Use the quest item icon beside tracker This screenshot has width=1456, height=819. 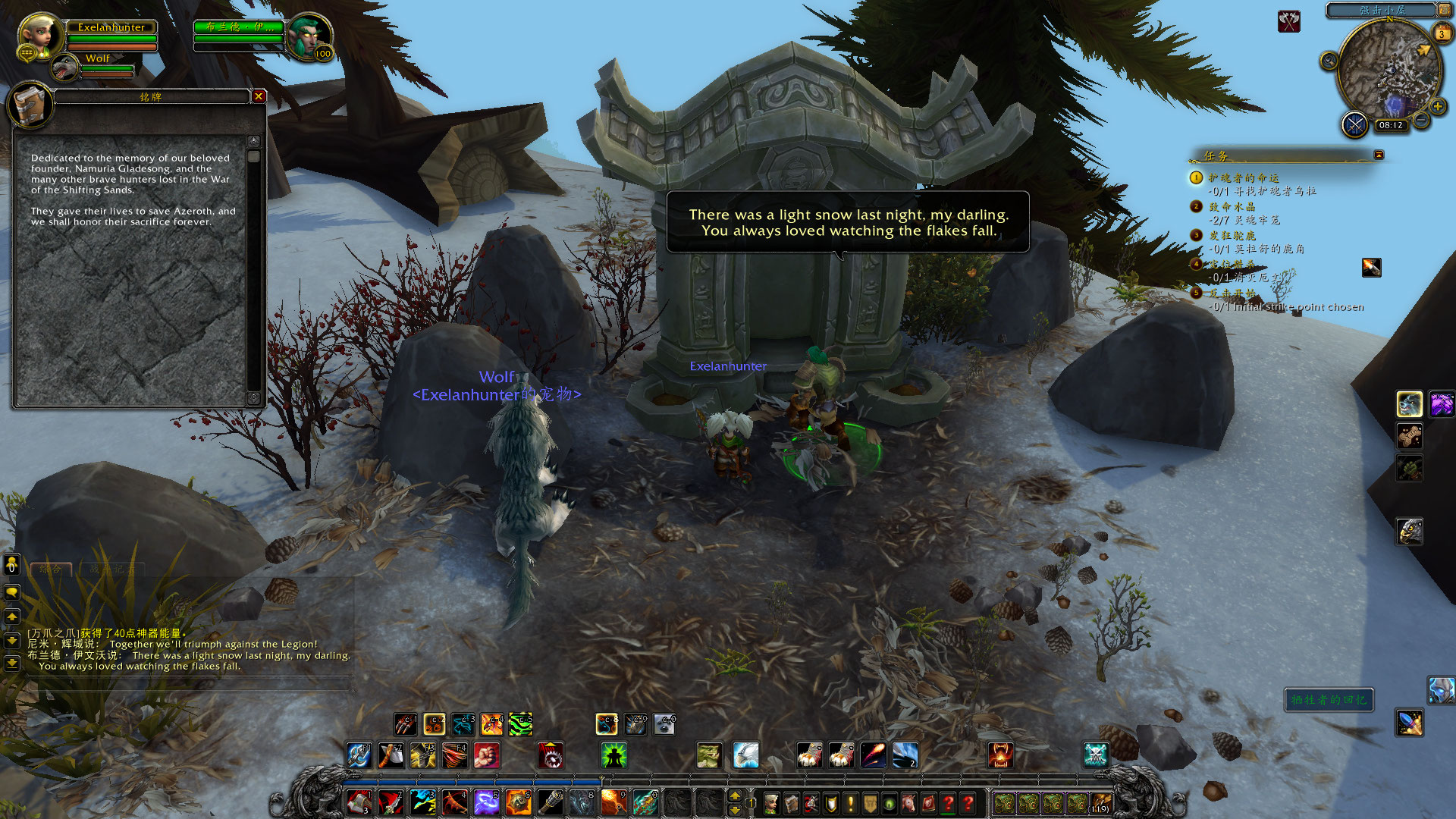1371,268
